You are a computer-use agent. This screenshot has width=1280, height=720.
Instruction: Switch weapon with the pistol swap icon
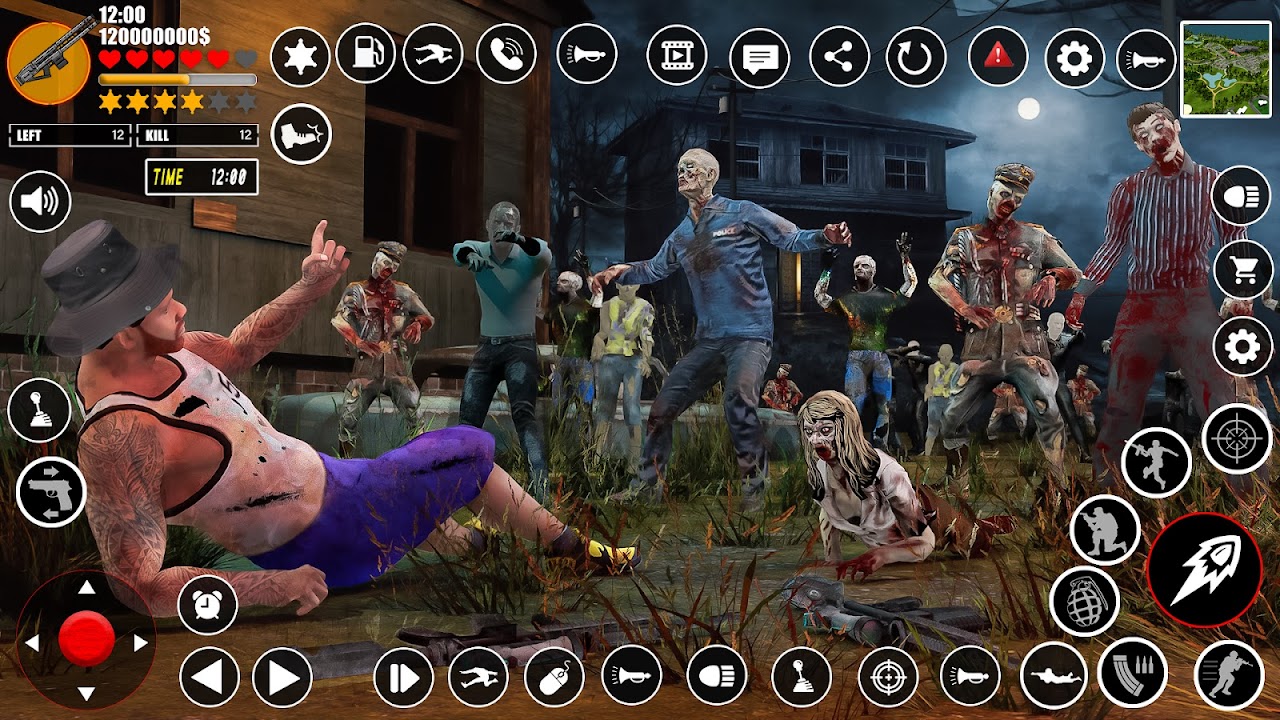(x=50, y=492)
